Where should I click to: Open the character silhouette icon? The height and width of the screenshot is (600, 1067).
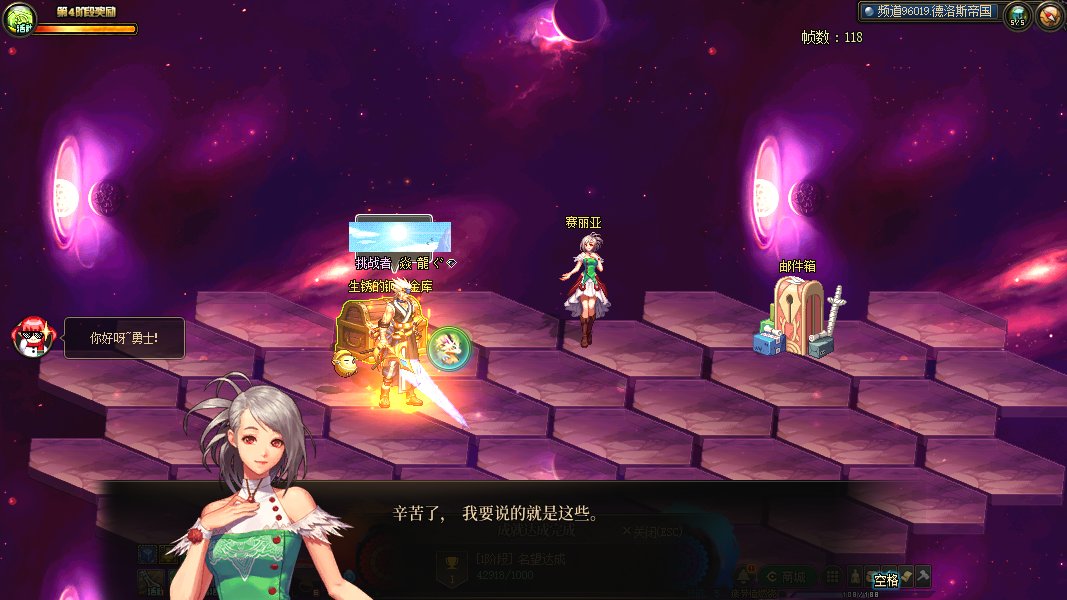(x=856, y=577)
